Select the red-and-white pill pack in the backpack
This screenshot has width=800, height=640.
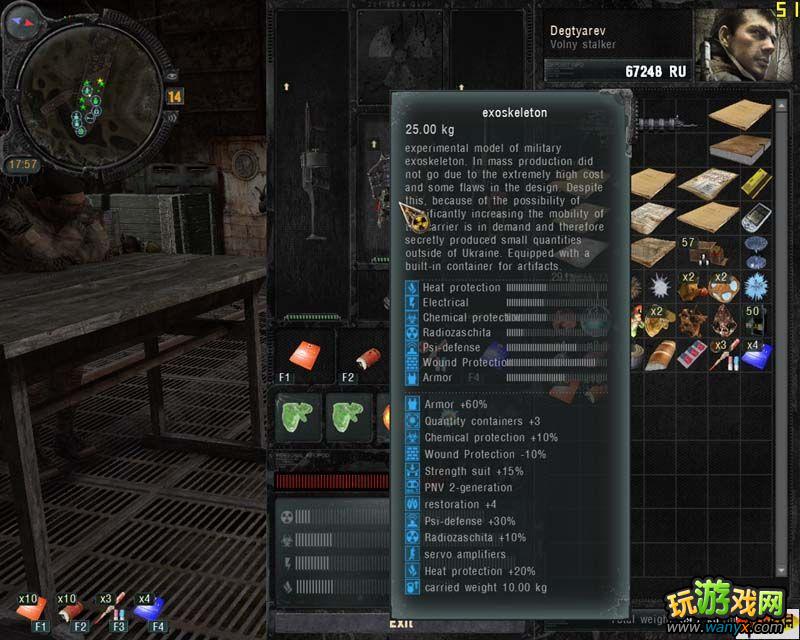(x=692, y=354)
